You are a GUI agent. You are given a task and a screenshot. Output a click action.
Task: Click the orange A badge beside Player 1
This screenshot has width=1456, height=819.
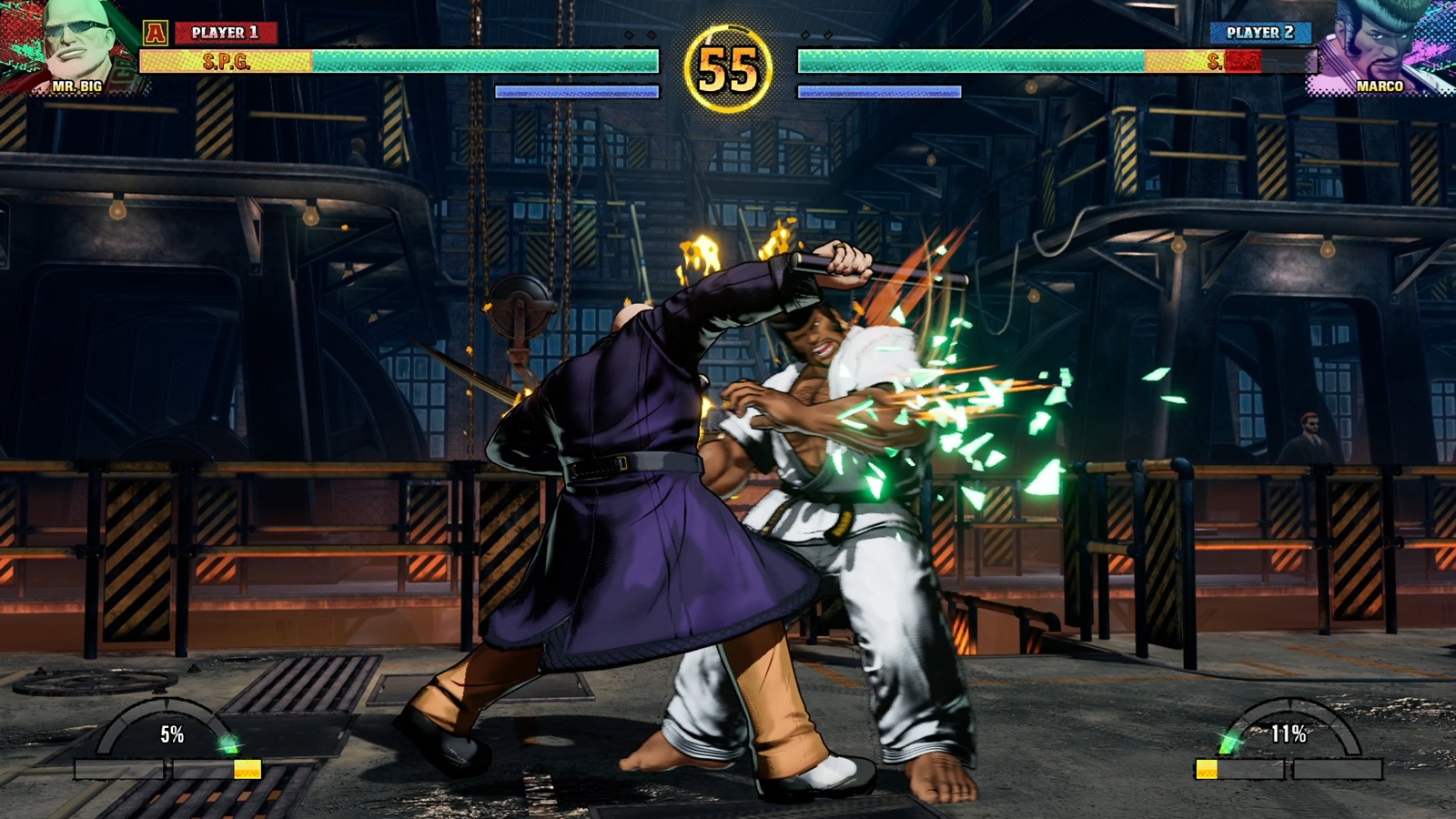[x=156, y=34]
